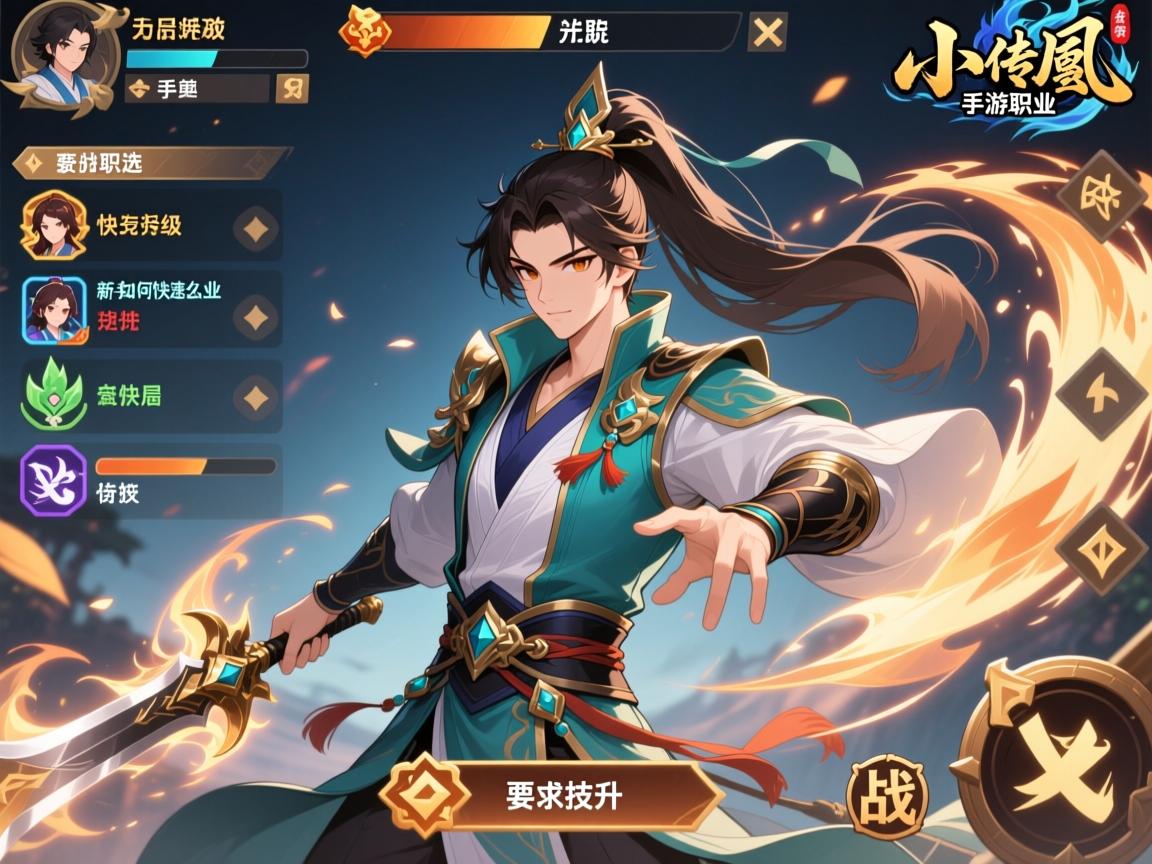Click the 手奠 label field
Screen dimensions: 1152x864
click(198, 89)
